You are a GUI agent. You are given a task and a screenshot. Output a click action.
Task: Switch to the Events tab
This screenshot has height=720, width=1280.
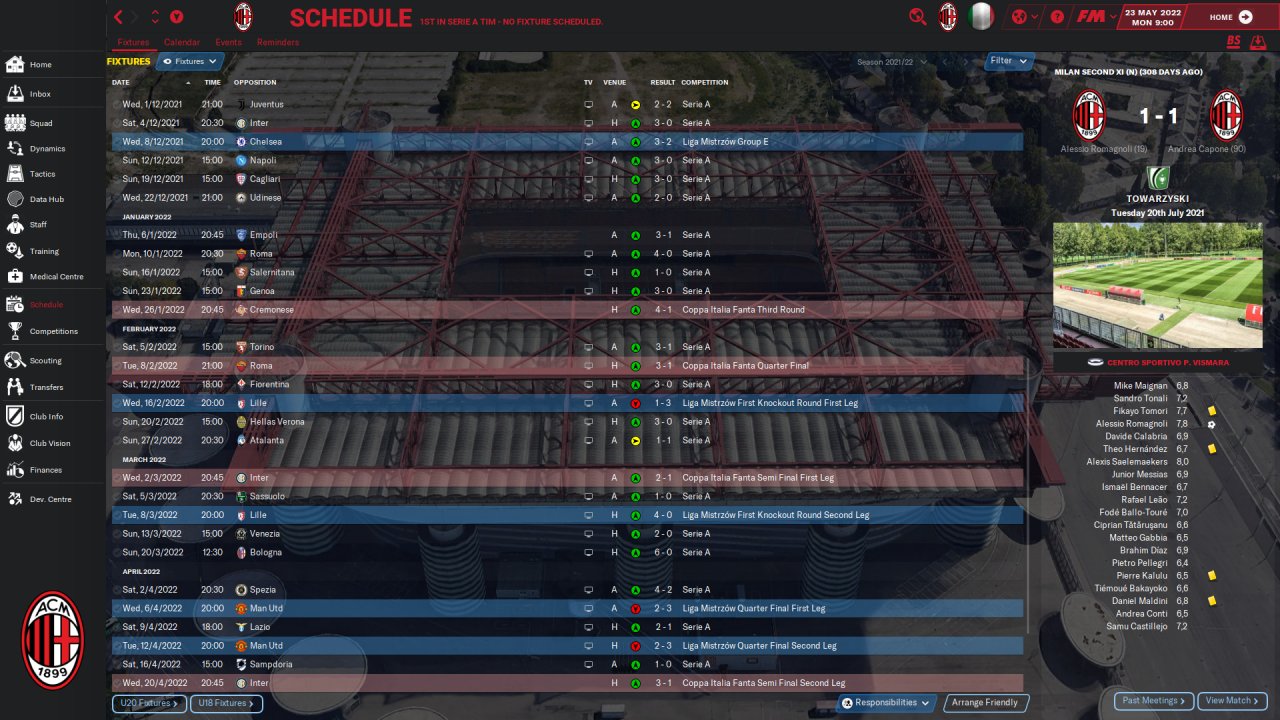tap(228, 43)
